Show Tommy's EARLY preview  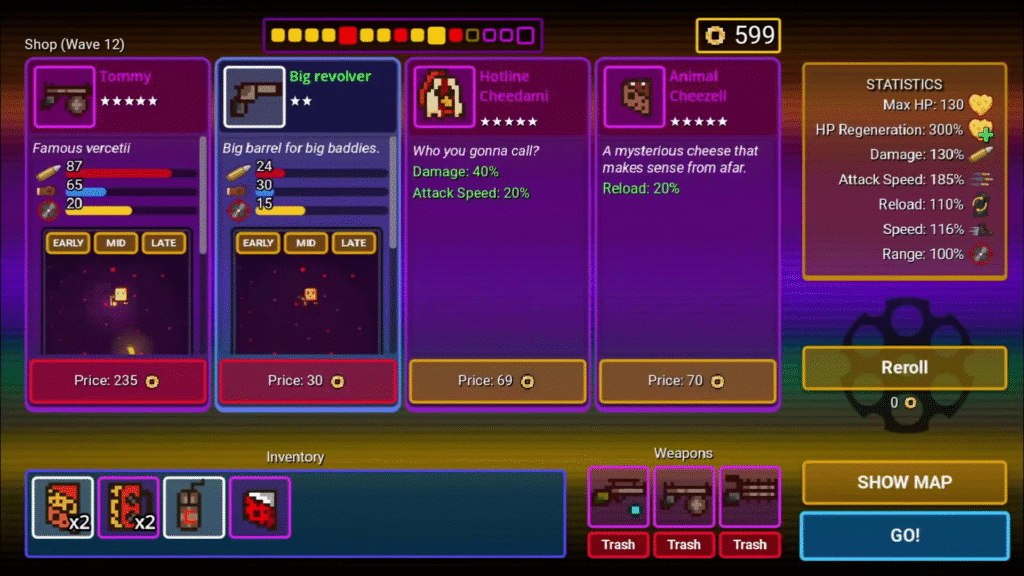pyautogui.click(x=69, y=243)
